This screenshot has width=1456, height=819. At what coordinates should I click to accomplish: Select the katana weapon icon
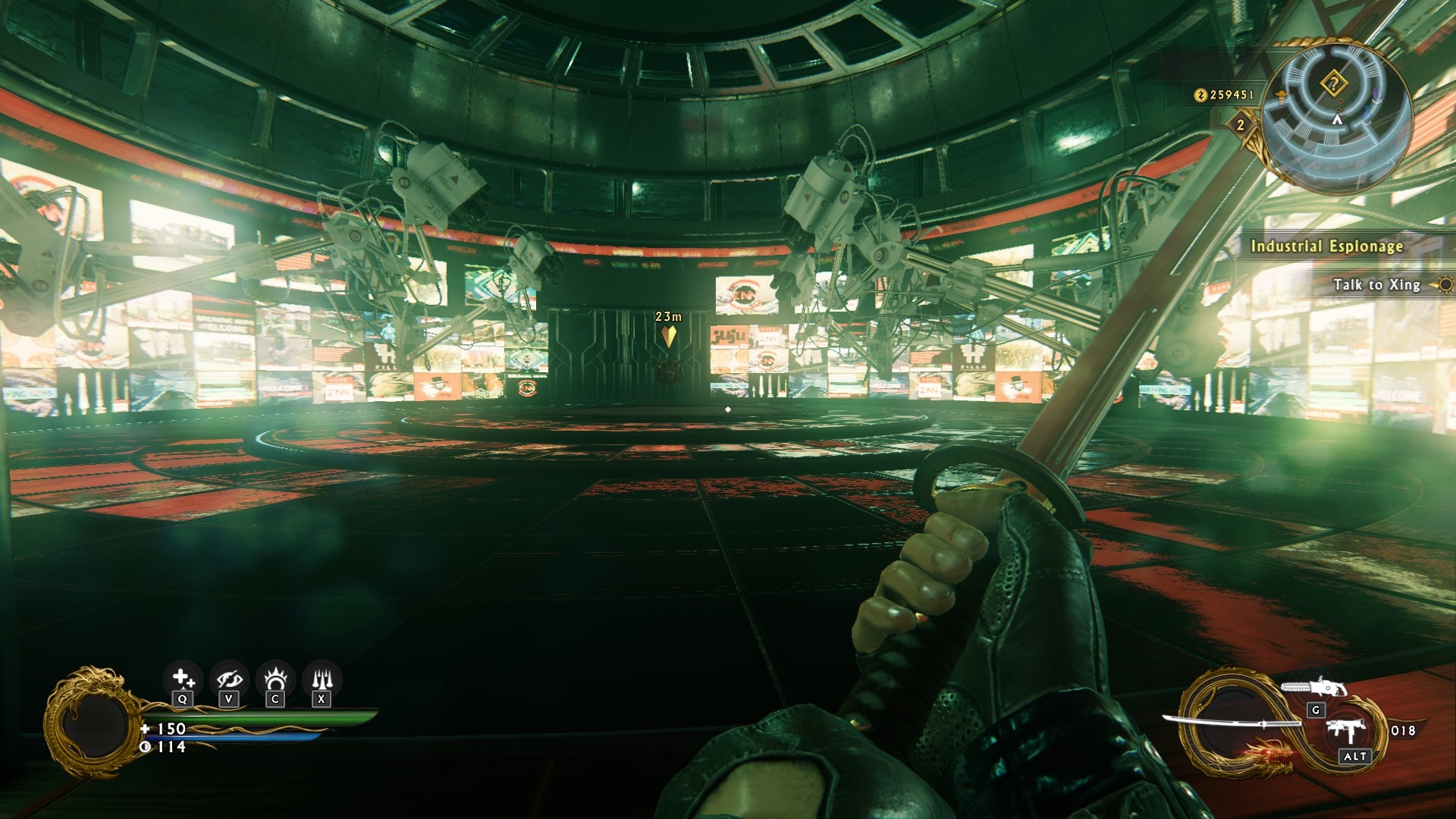(1230, 723)
